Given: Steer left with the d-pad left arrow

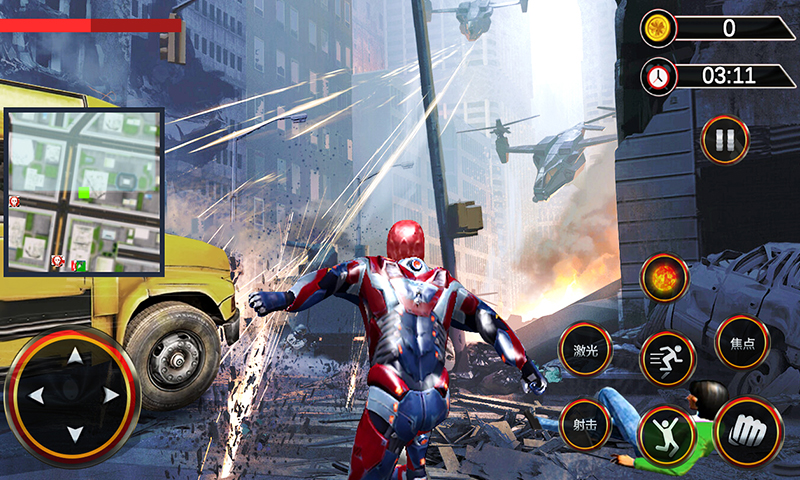Looking at the screenshot, I should (36, 396).
